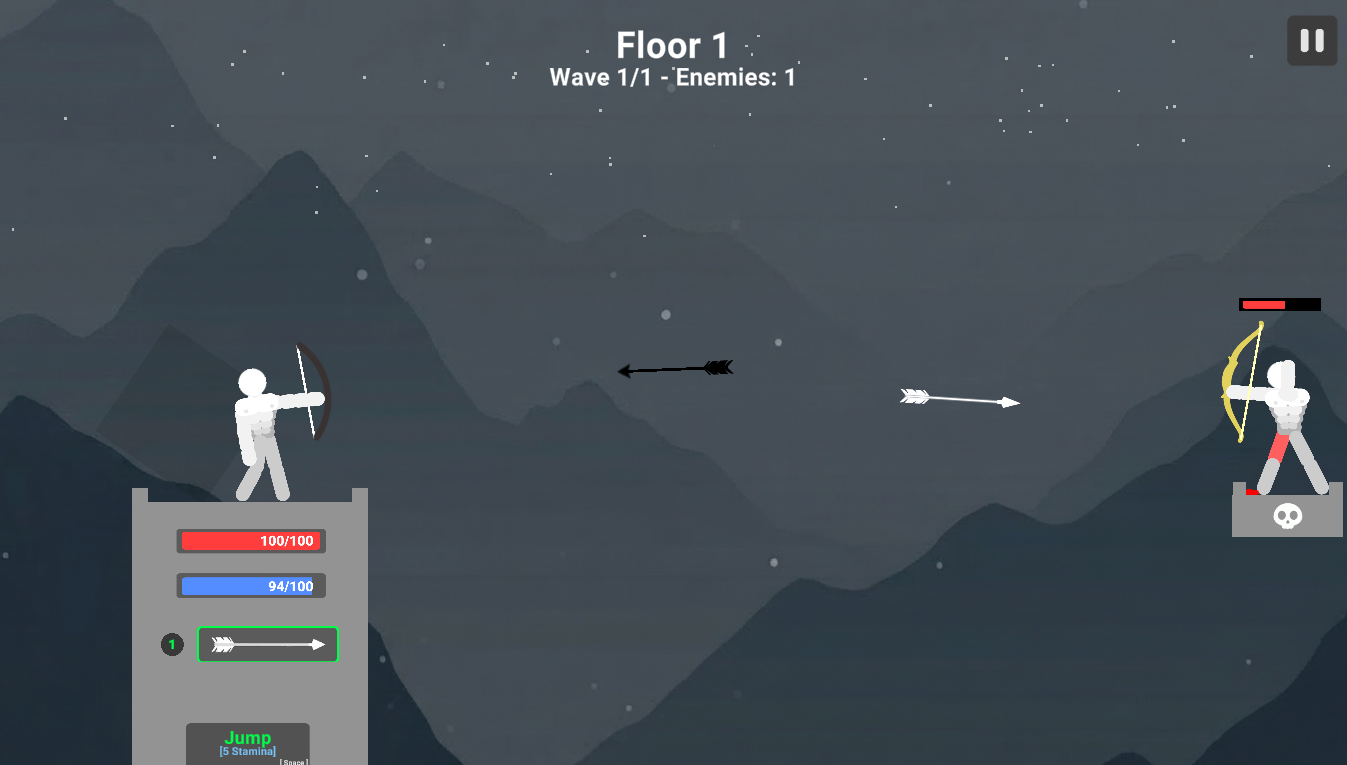This screenshot has width=1347, height=765.
Task: Click the black arrow flying mid-screen
Action: pos(675,369)
